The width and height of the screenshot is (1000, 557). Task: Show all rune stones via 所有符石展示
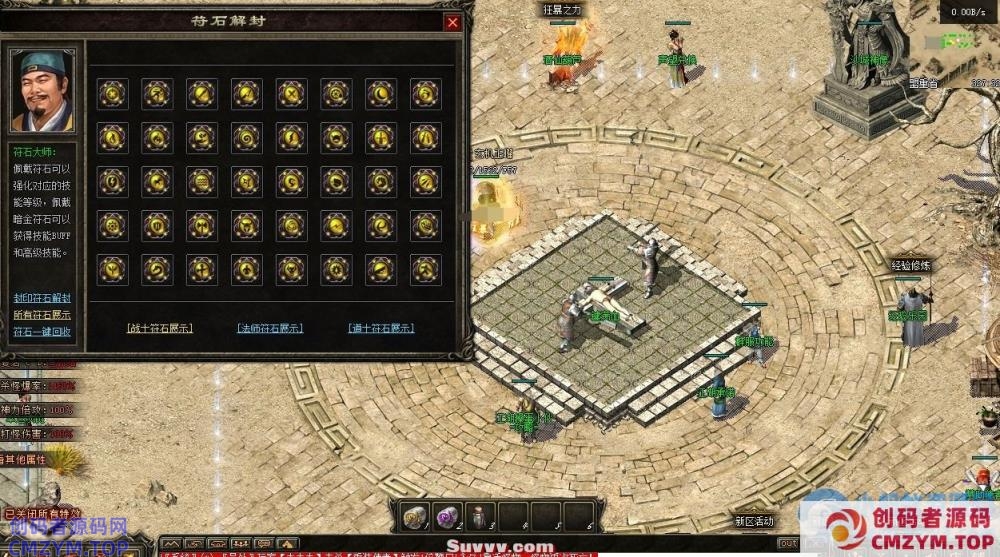coord(42,314)
